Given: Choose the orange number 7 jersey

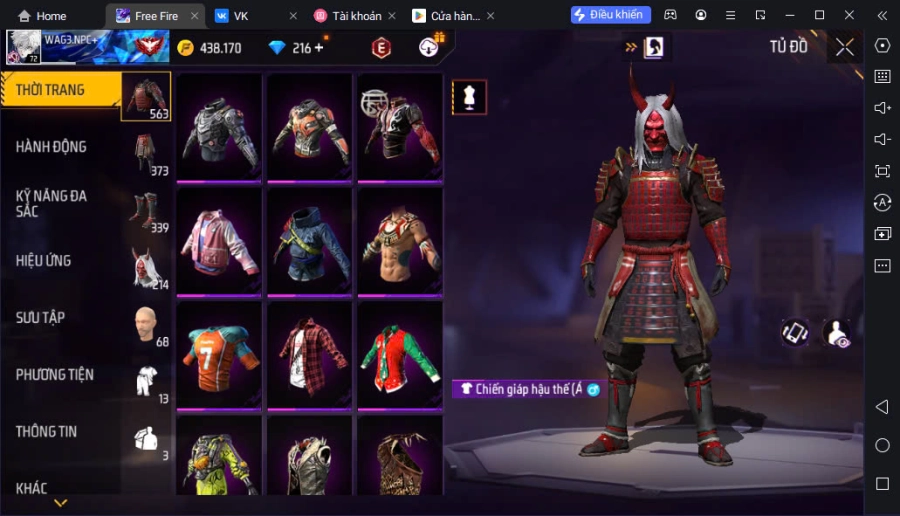Looking at the screenshot, I should (219, 355).
